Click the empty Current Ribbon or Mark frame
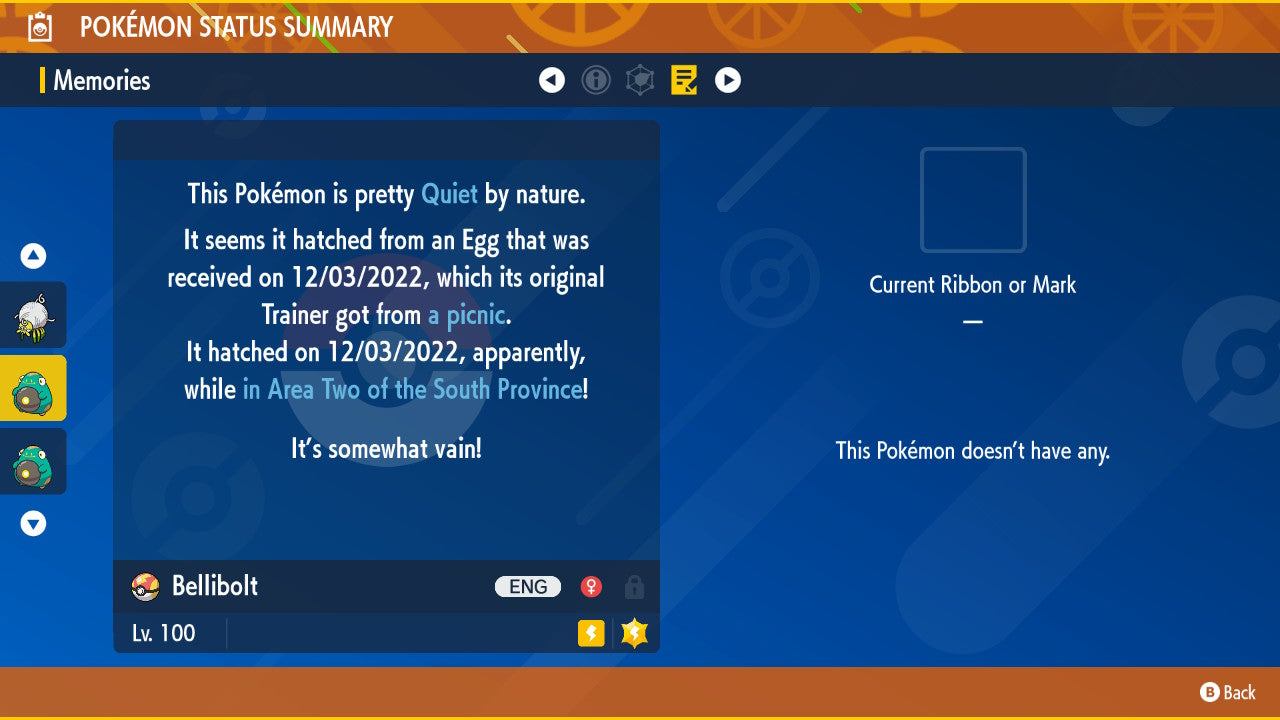Viewport: 1280px width, 720px height. [972, 200]
